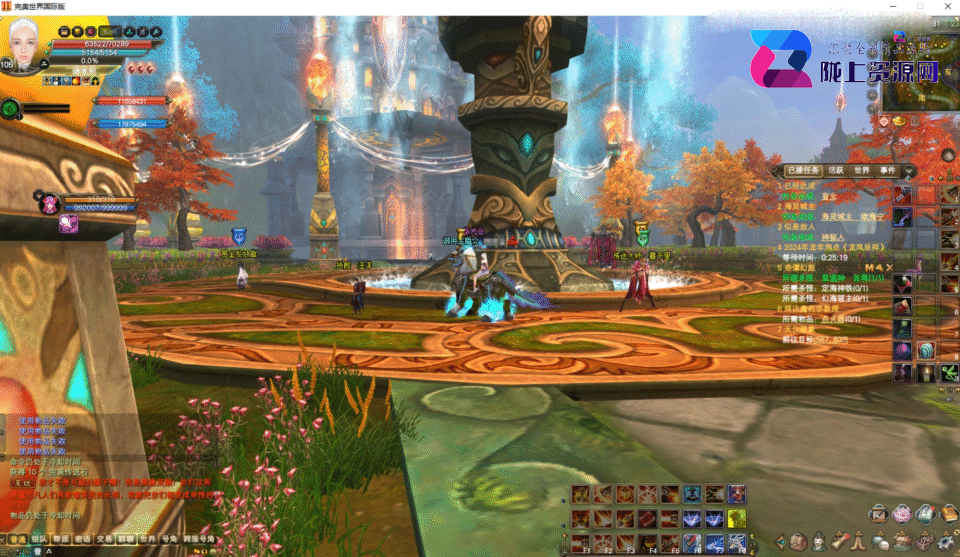Image resolution: width=960 pixels, height=557 pixels.
Task: Select the 交易 chat channel tab
Action: click(x=105, y=539)
